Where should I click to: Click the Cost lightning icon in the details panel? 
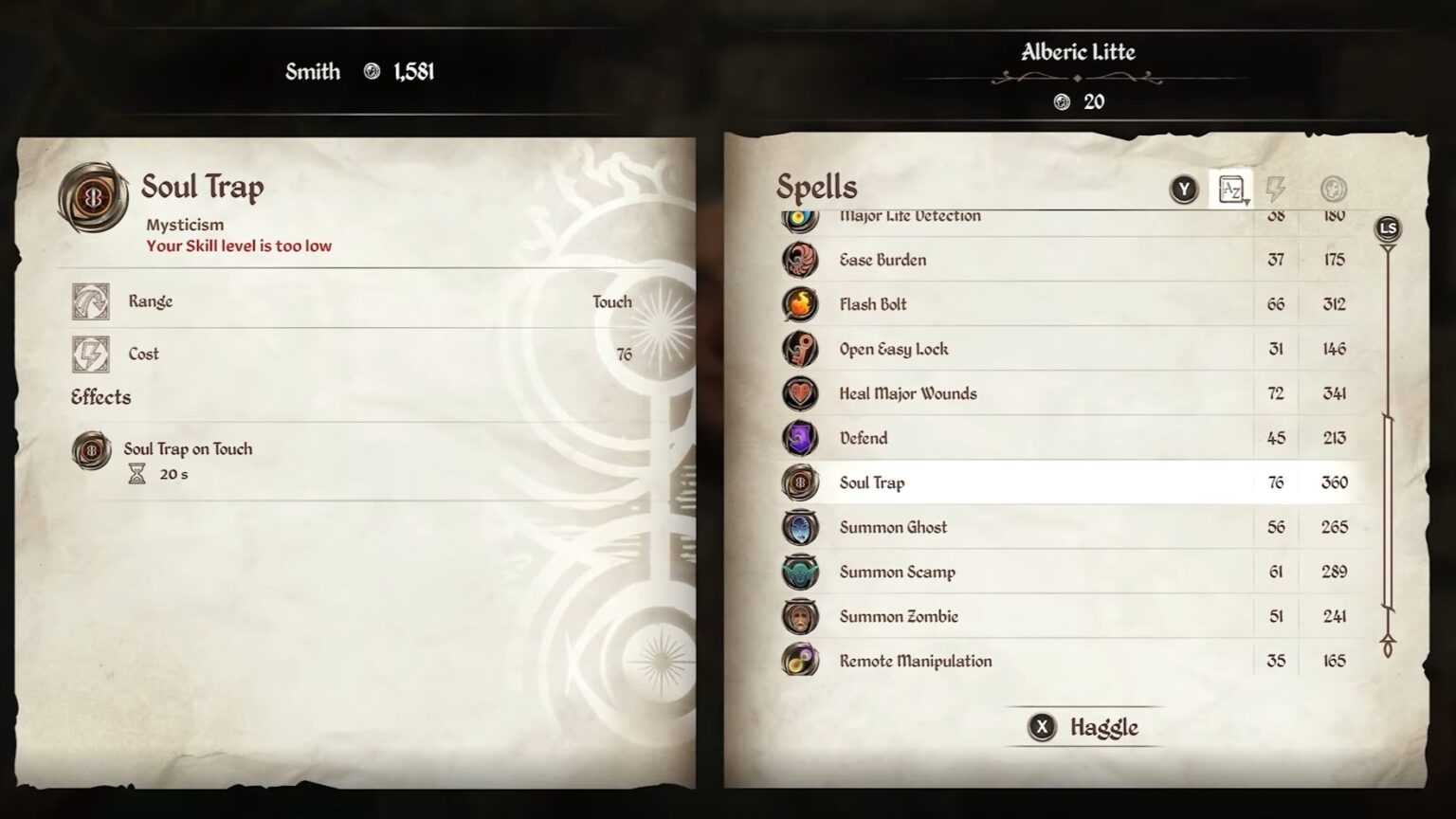[92, 353]
